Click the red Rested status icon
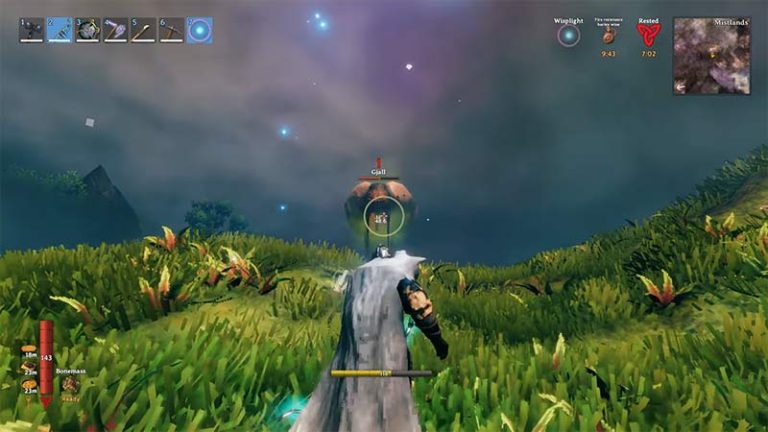The width and height of the screenshot is (768, 432). [x=649, y=35]
